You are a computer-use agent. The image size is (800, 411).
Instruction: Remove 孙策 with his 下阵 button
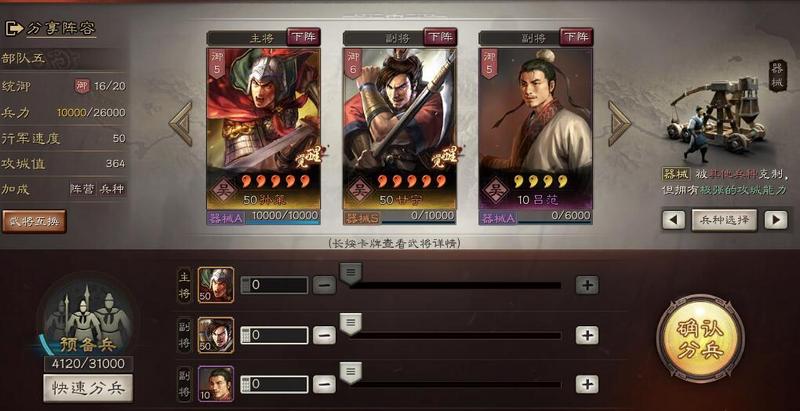point(304,37)
